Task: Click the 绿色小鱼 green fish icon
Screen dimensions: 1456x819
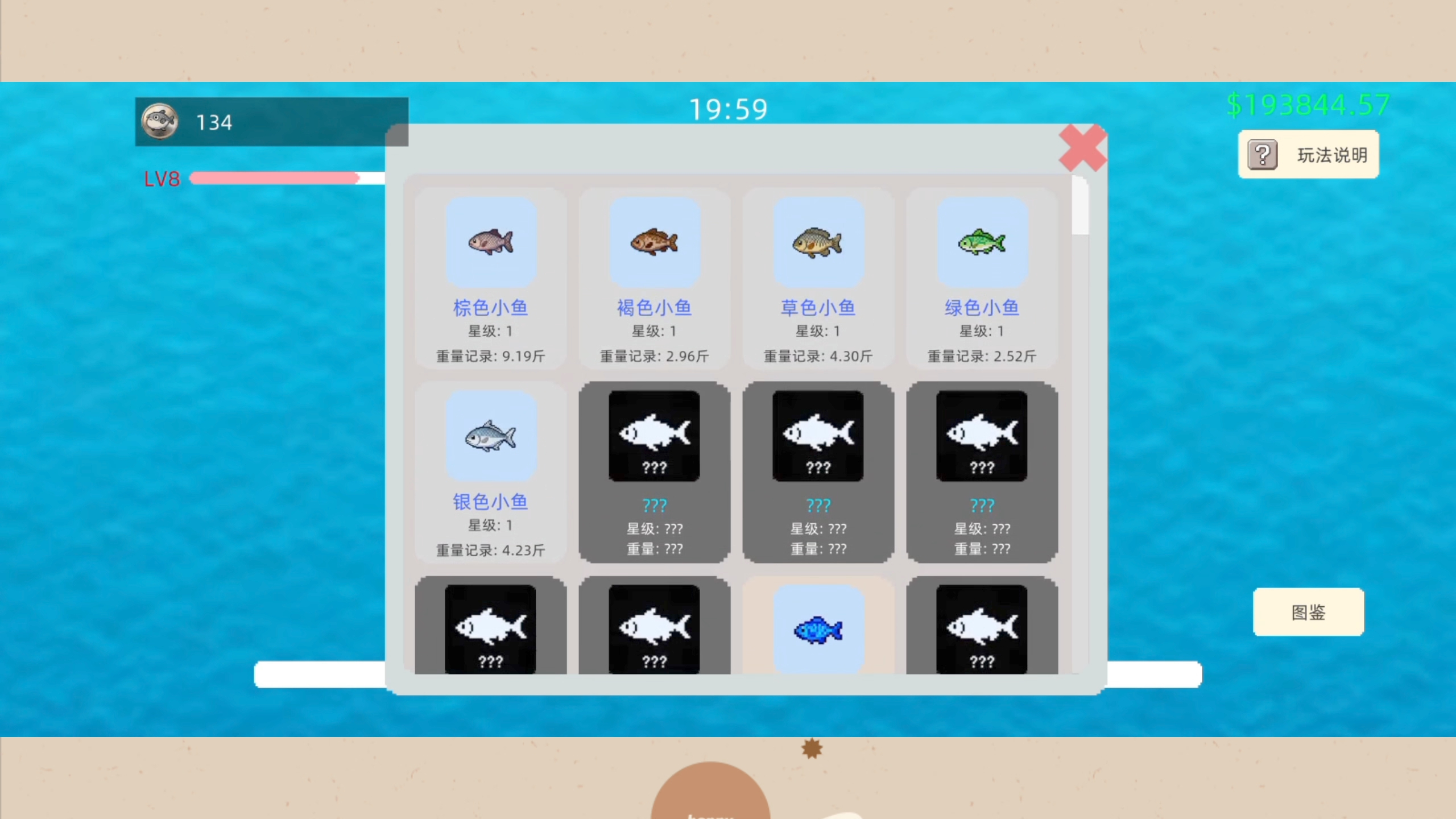Action: 982,242
